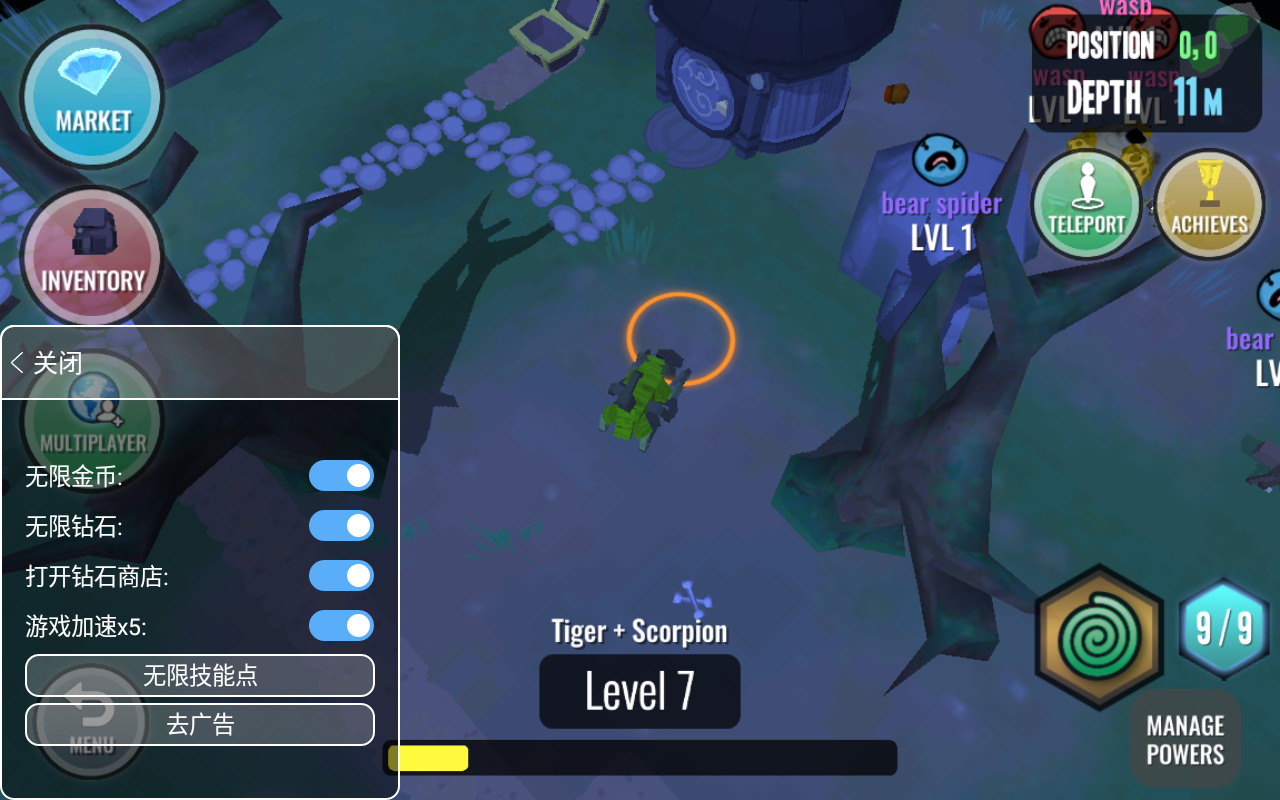Screen dimensions: 1280x800
Task: Open the Teleport button
Action: click(1086, 203)
